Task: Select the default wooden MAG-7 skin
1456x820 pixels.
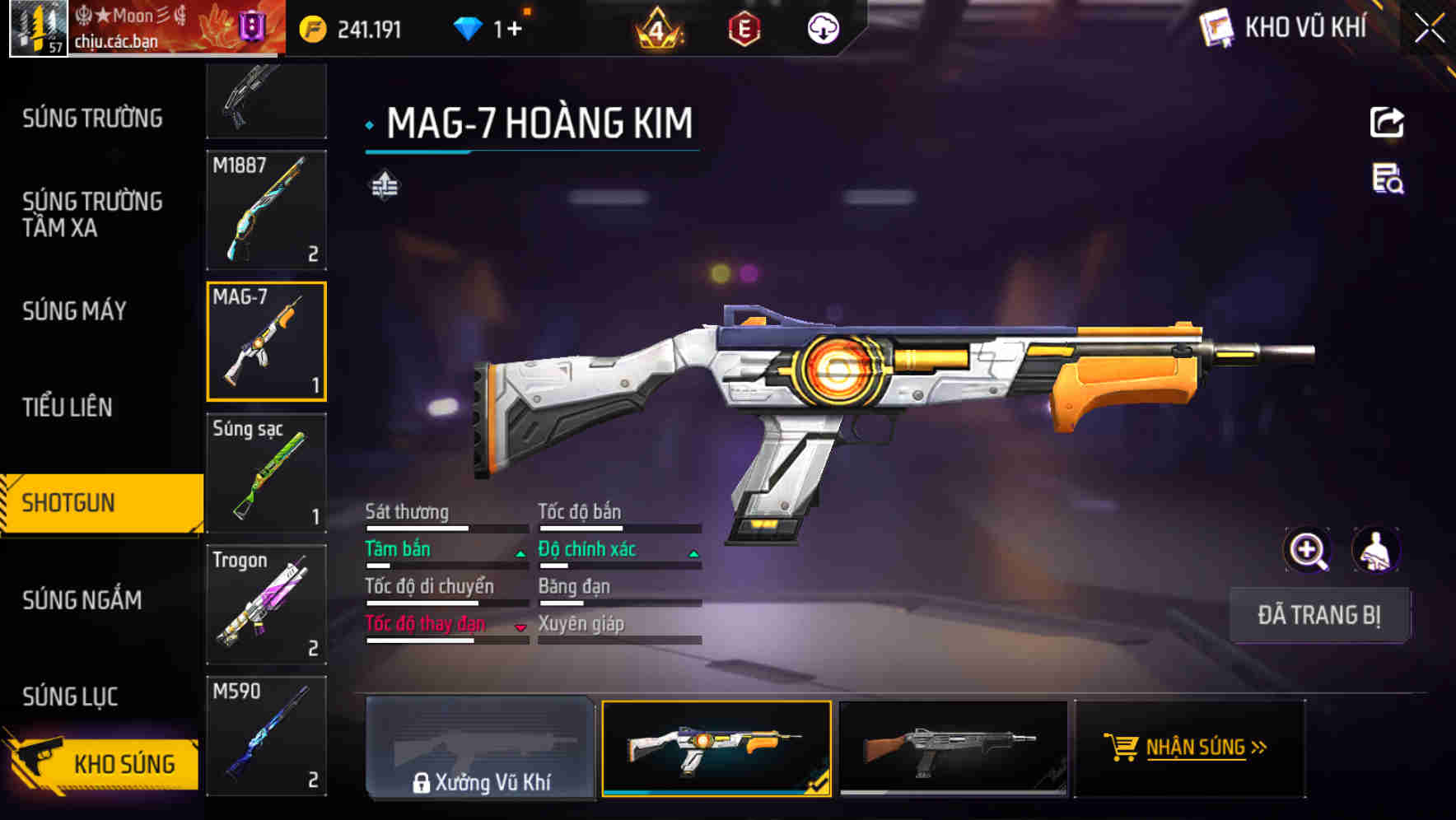Action: coord(952,748)
